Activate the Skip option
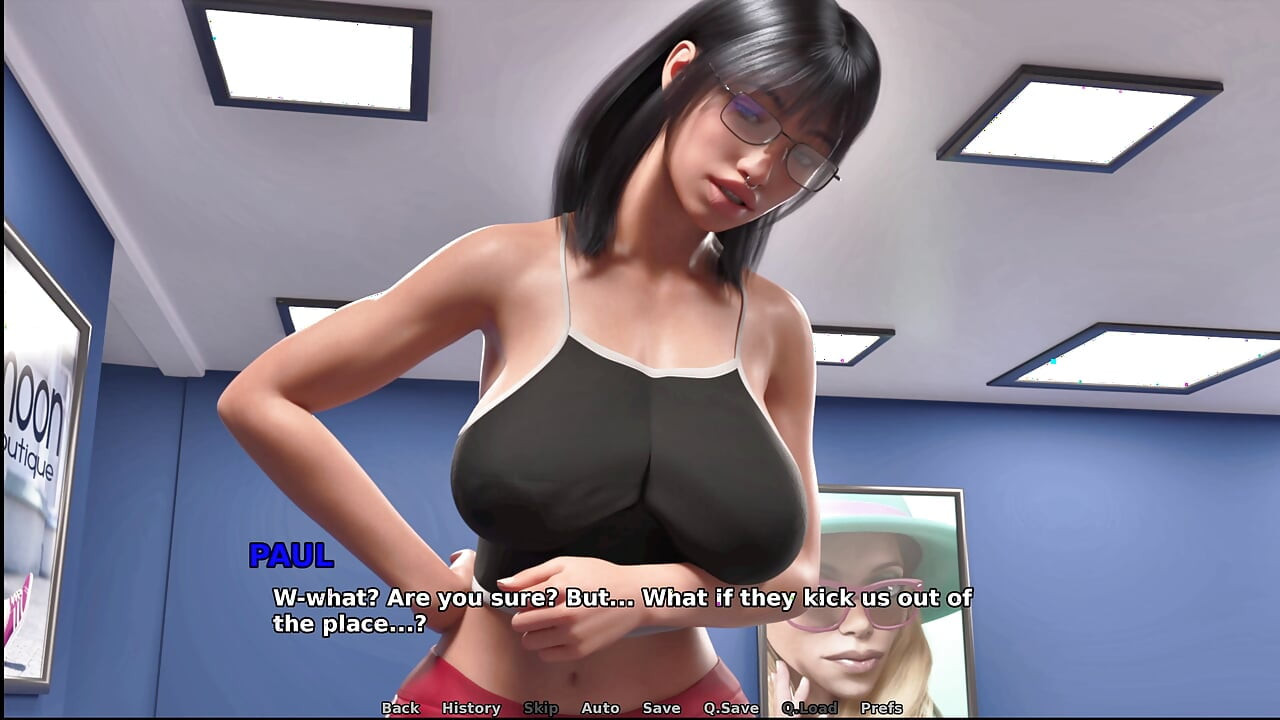 (541, 708)
